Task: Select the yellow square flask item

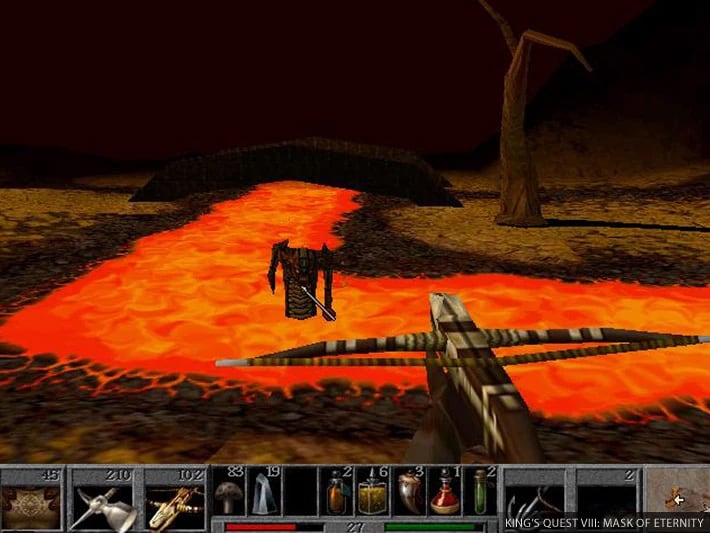Action: [x=373, y=492]
